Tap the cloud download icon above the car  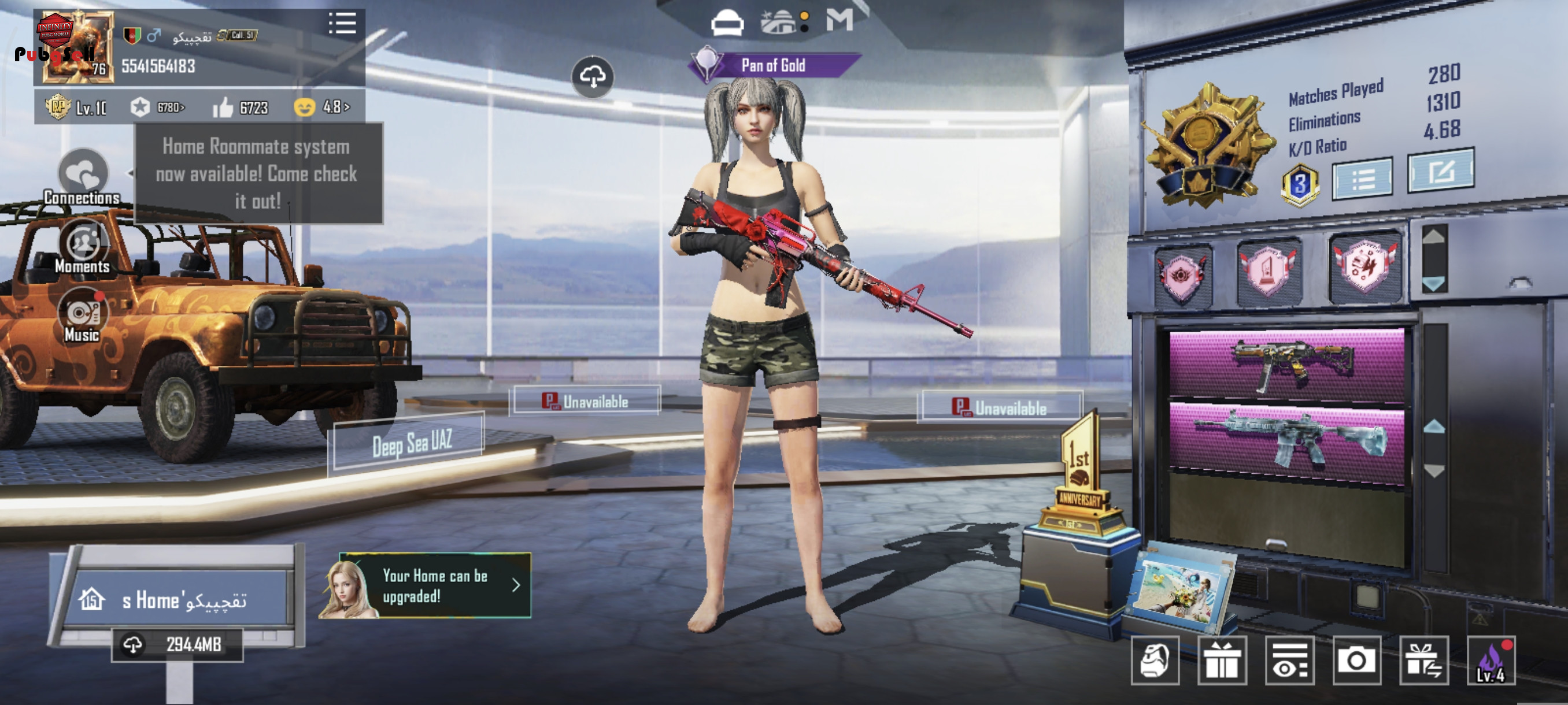click(x=592, y=77)
